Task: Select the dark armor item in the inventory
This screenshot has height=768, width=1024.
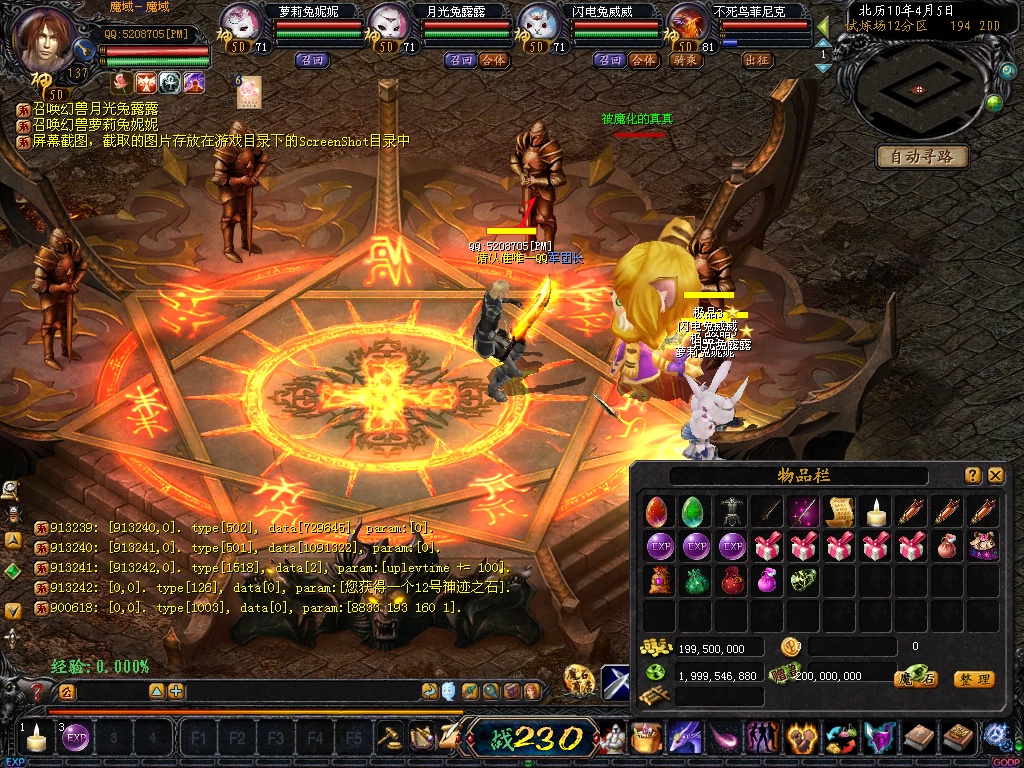Action: [732, 512]
